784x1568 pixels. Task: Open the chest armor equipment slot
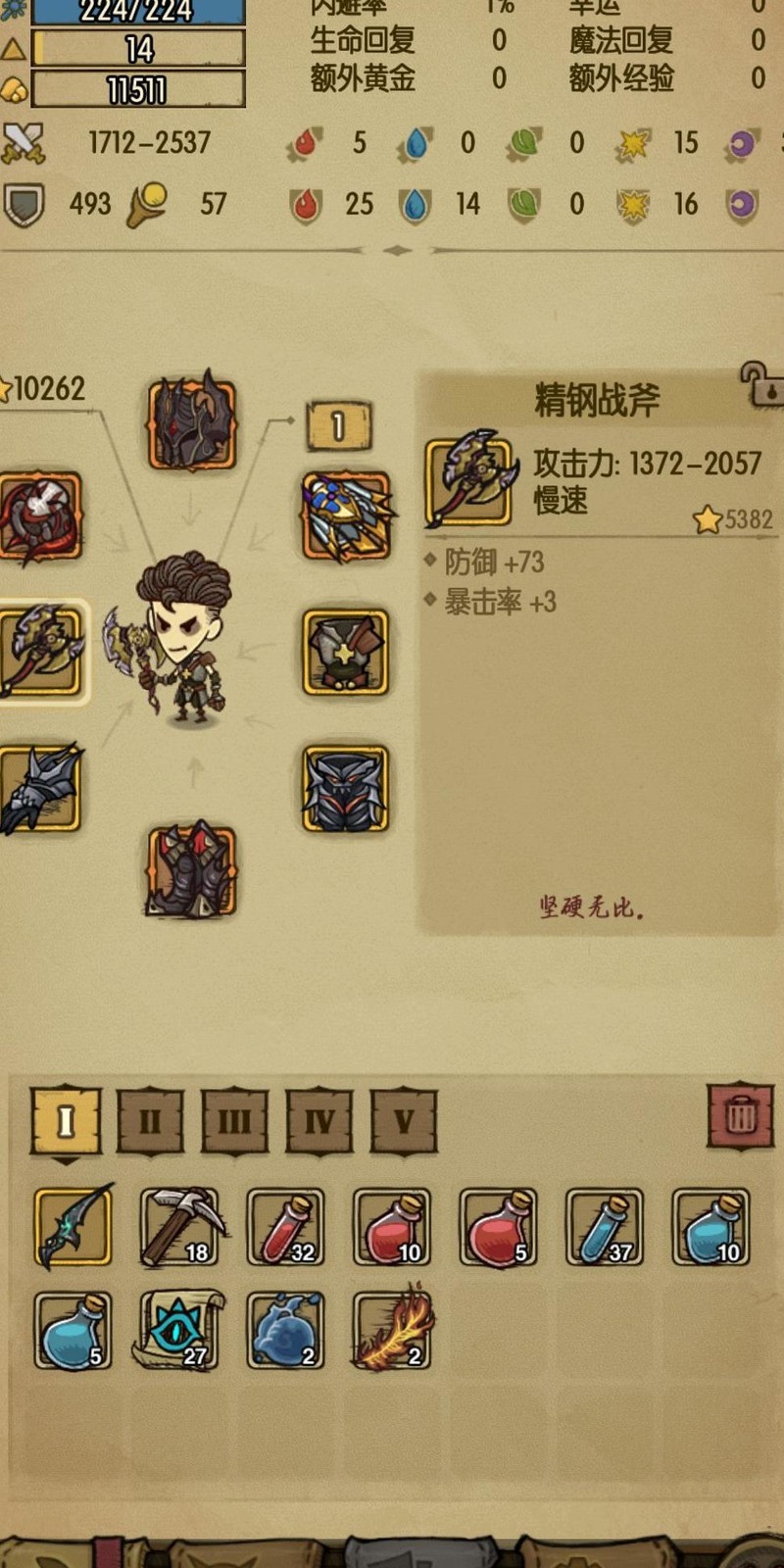tap(345, 651)
